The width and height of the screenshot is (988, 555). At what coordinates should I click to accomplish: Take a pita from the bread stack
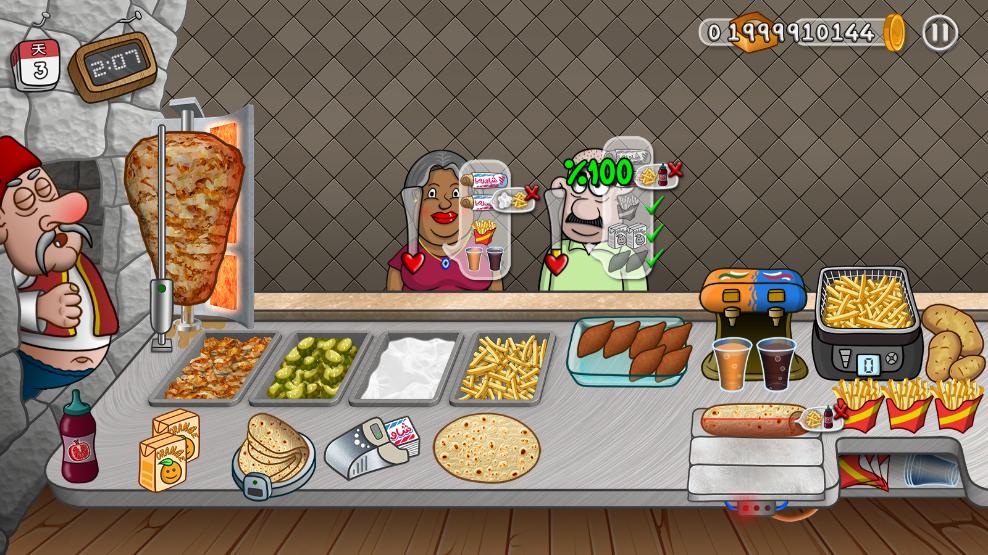(272, 449)
